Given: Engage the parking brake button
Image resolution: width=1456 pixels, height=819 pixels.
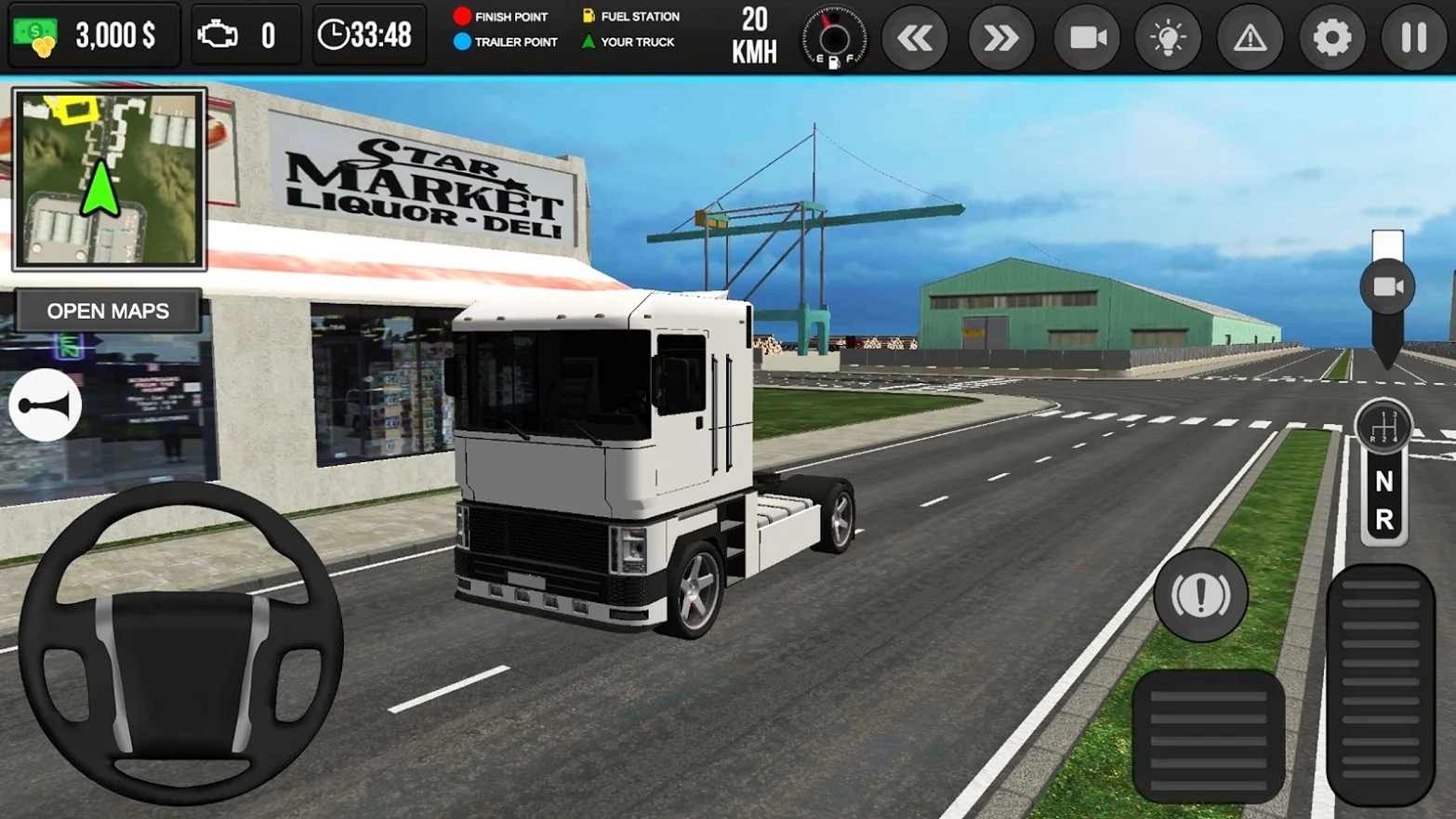Looking at the screenshot, I should tap(1200, 595).
